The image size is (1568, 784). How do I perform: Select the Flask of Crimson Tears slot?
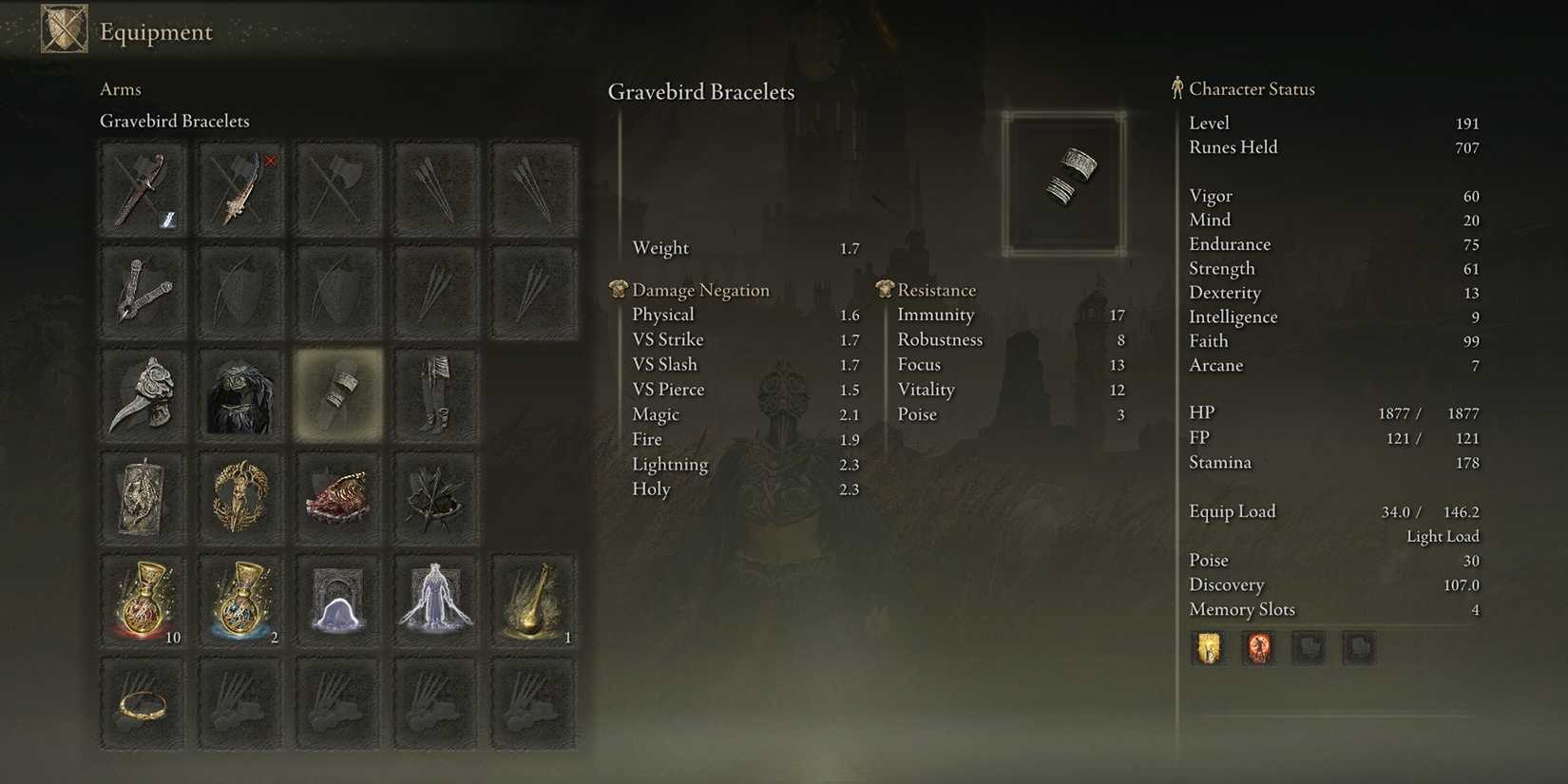143,599
